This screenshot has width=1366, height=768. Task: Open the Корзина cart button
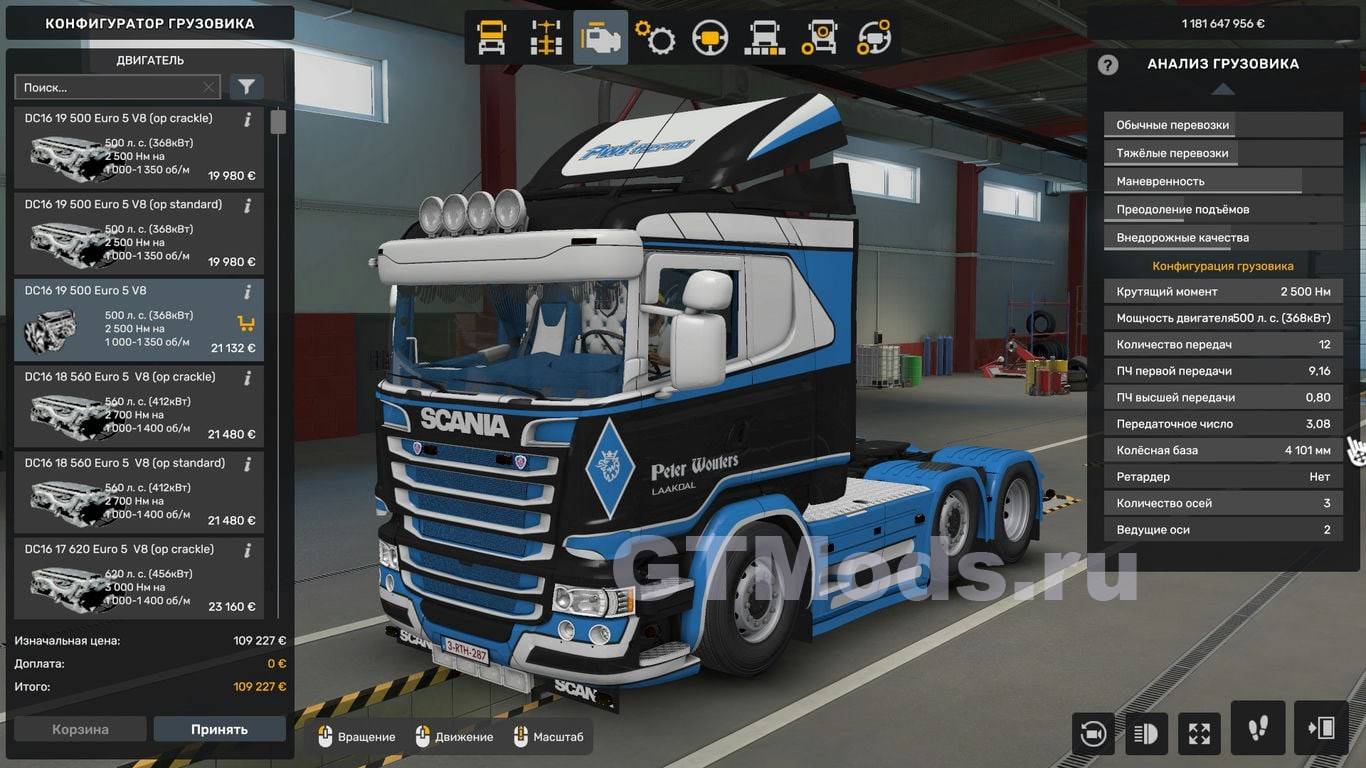[80, 729]
